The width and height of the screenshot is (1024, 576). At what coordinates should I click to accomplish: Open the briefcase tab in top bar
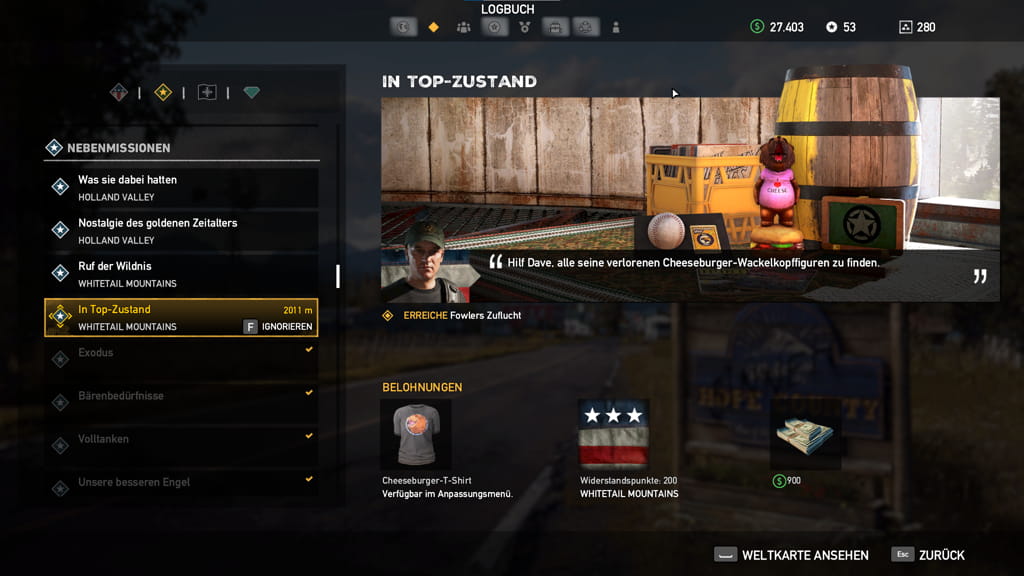tap(553, 27)
